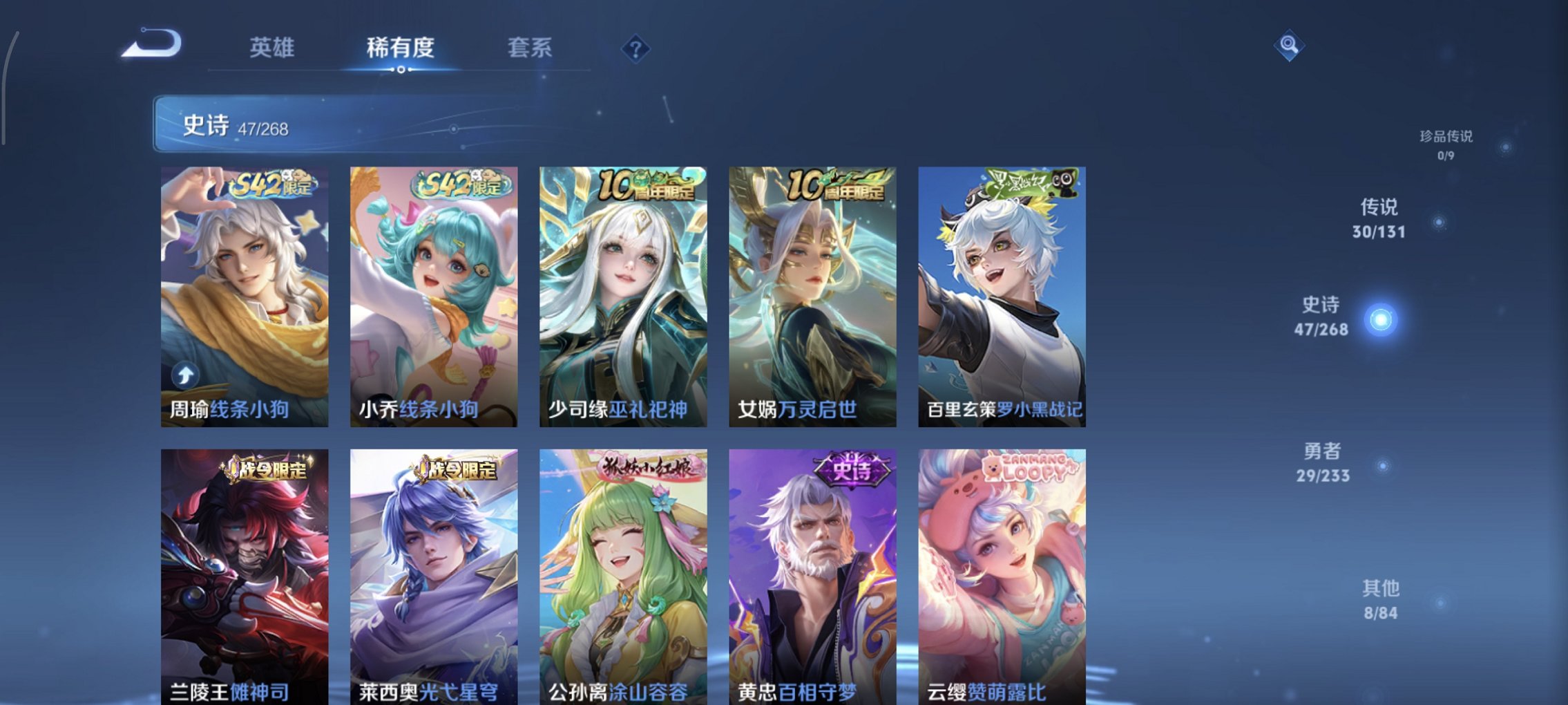Switch to the 套系 tab

pos(530,48)
